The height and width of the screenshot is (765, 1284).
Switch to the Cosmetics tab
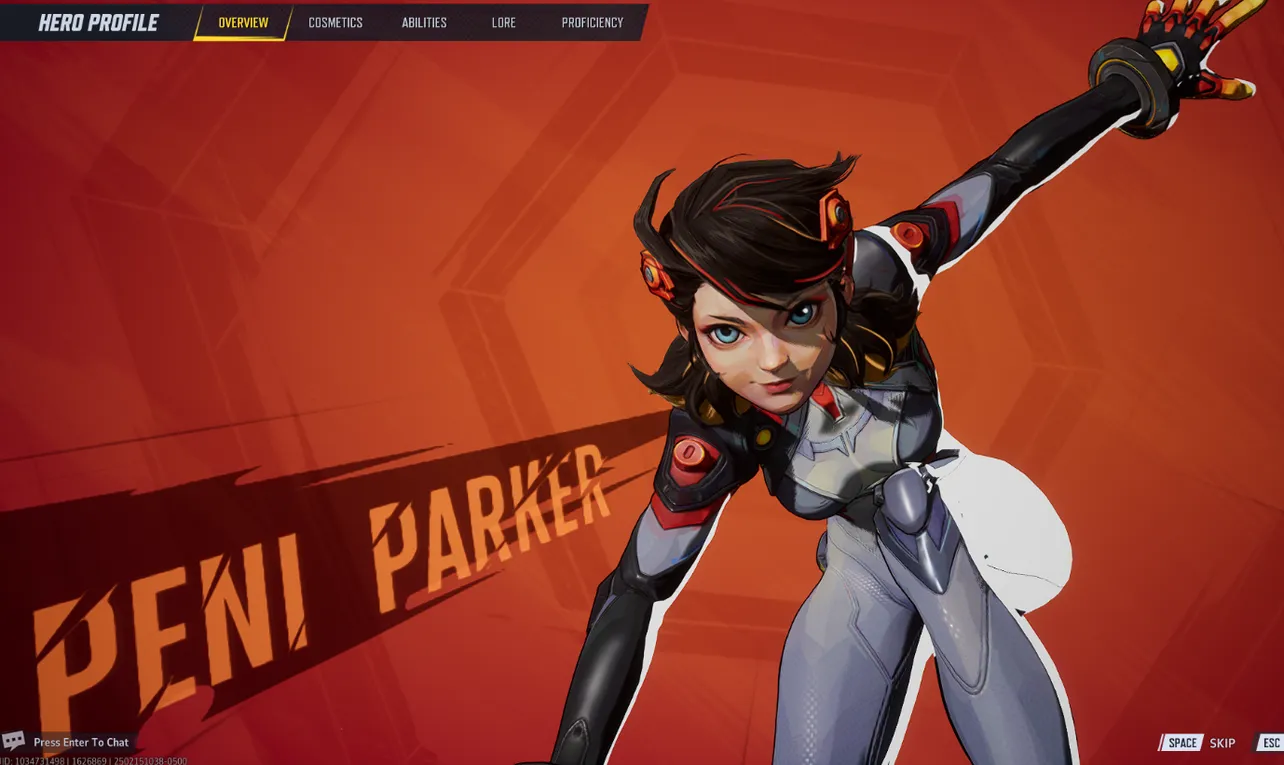pyautogui.click(x=335, y=22)
